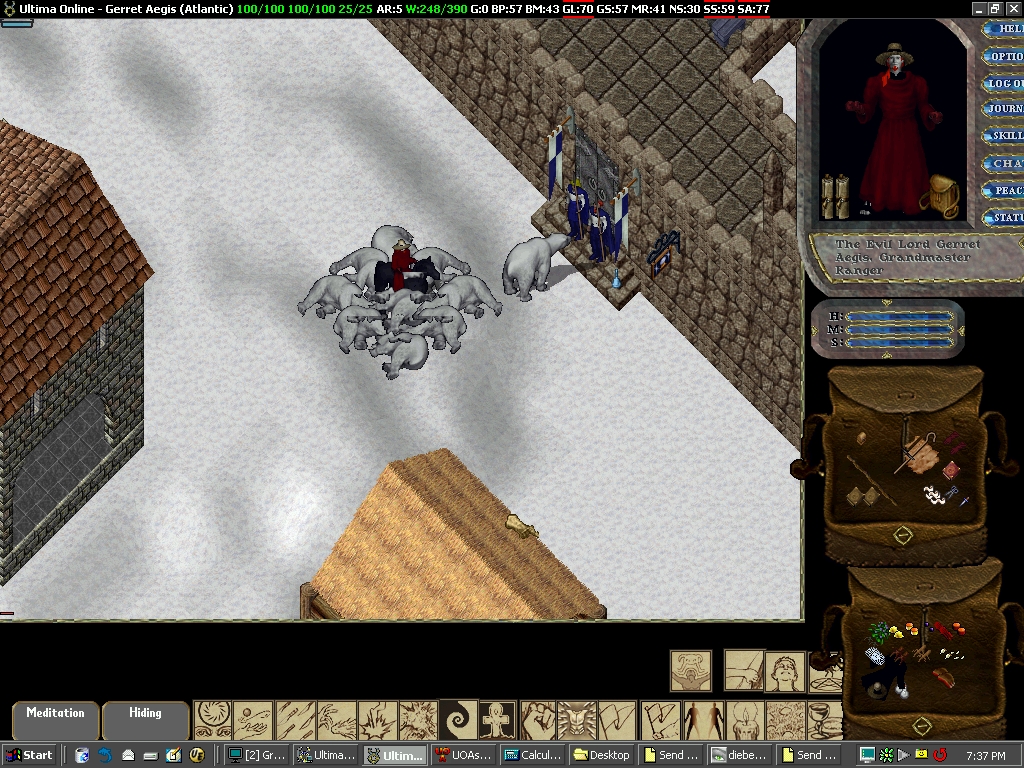Screen dimensions: 1024x768
Task: Close the Ultima Online window
Action: coord(1013,8)
